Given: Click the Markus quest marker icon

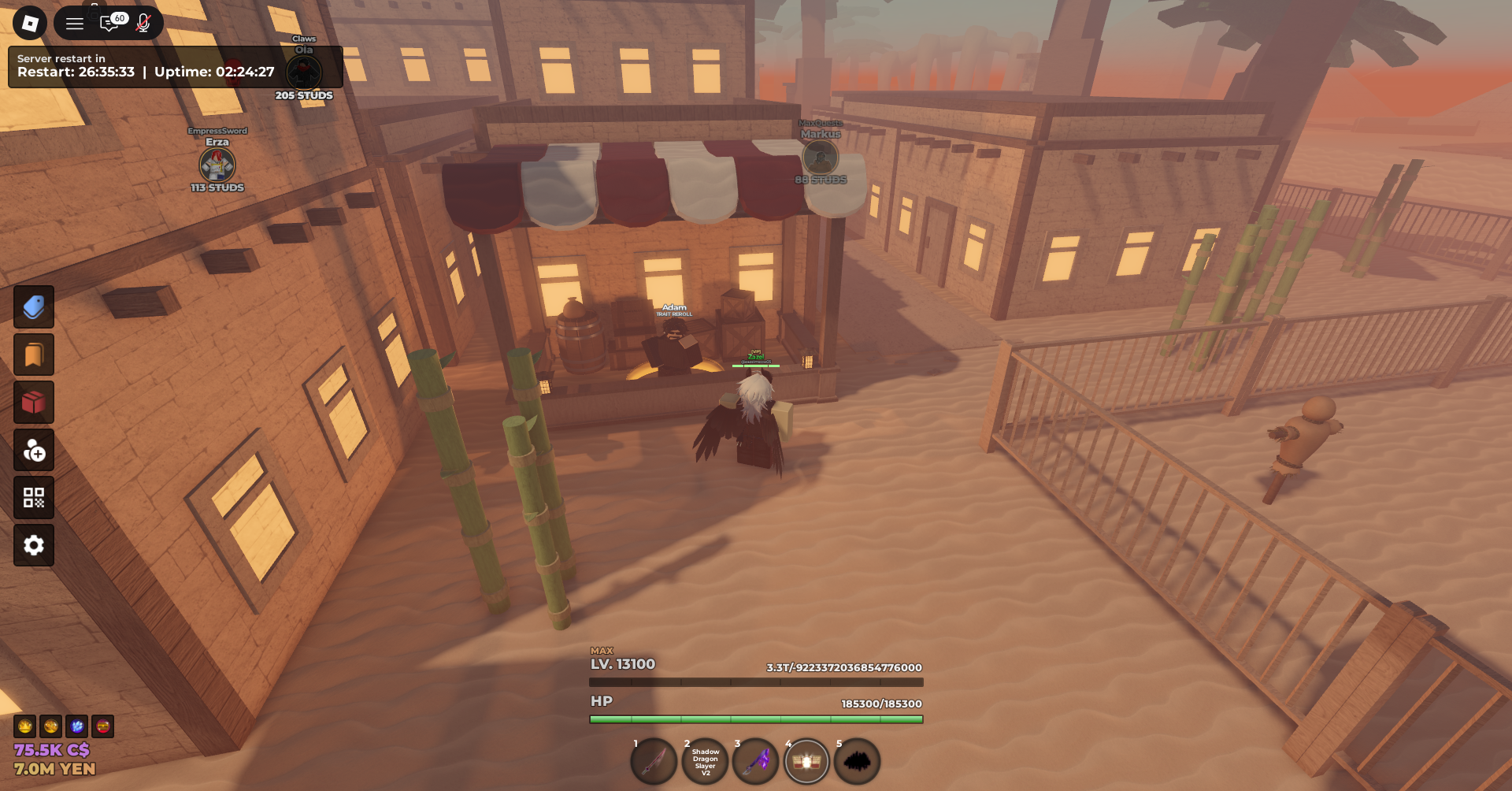Looking at the screenshot, I should (x=821, y=158).
